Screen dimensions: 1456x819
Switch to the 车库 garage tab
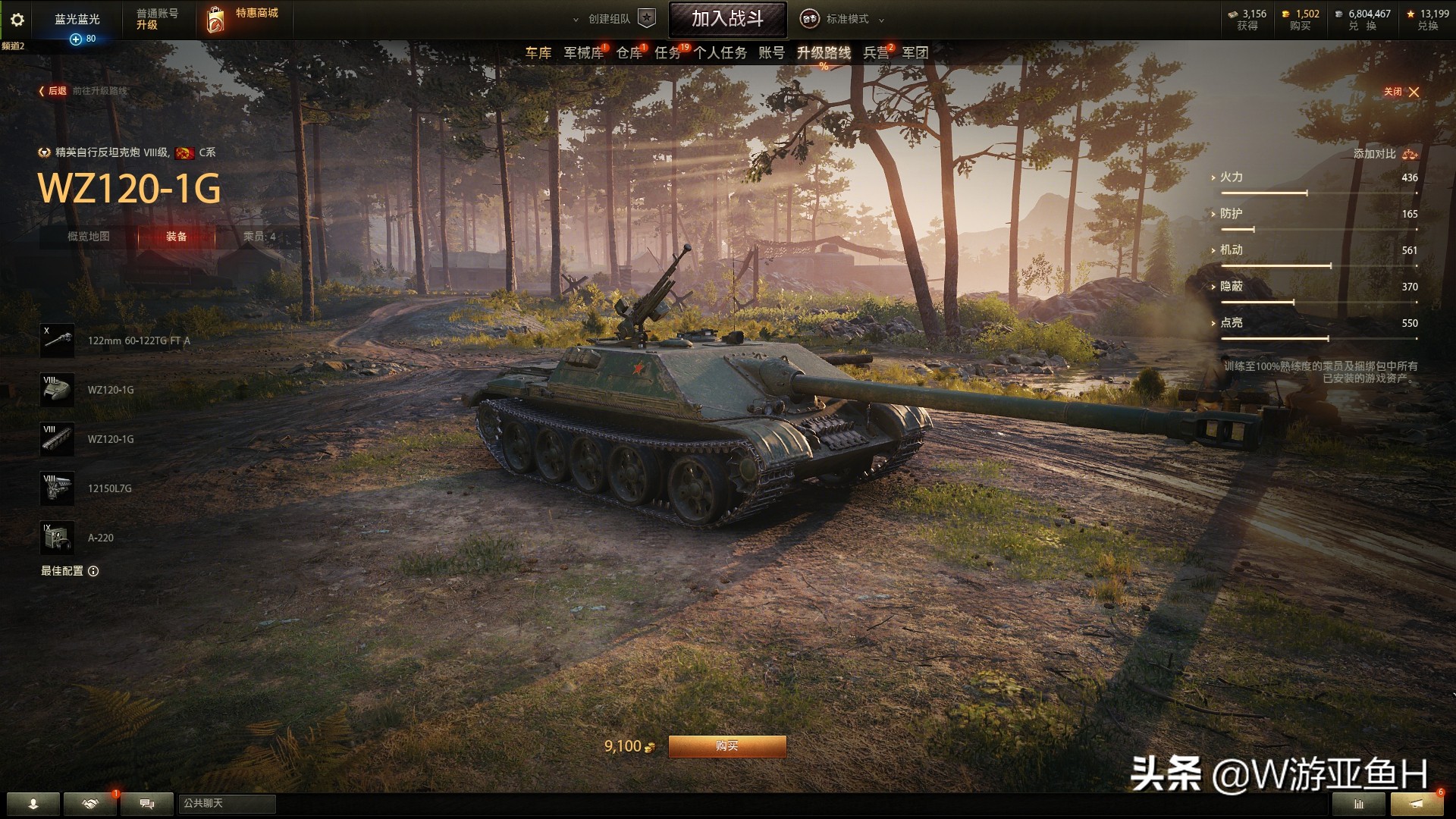538,52
